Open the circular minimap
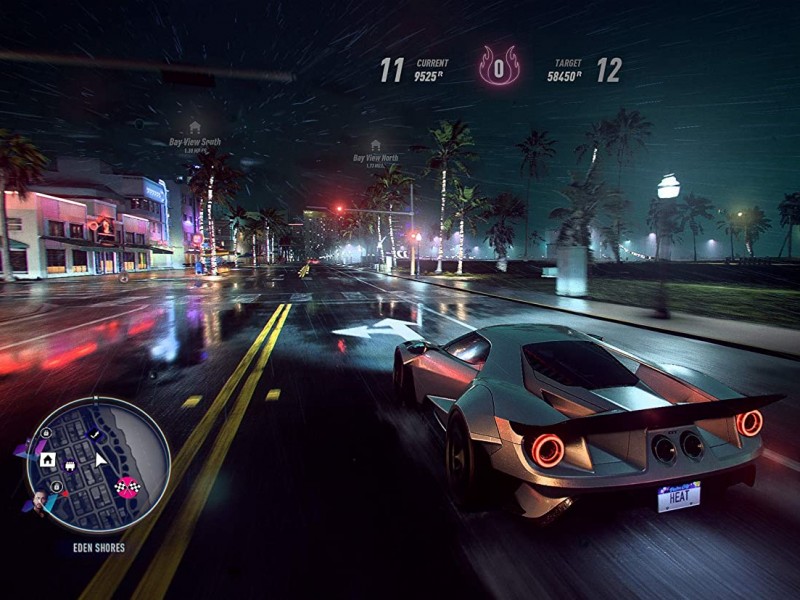The height and width of the screenshot is (600, 800). pyautogui.click(x=98, y=464)
